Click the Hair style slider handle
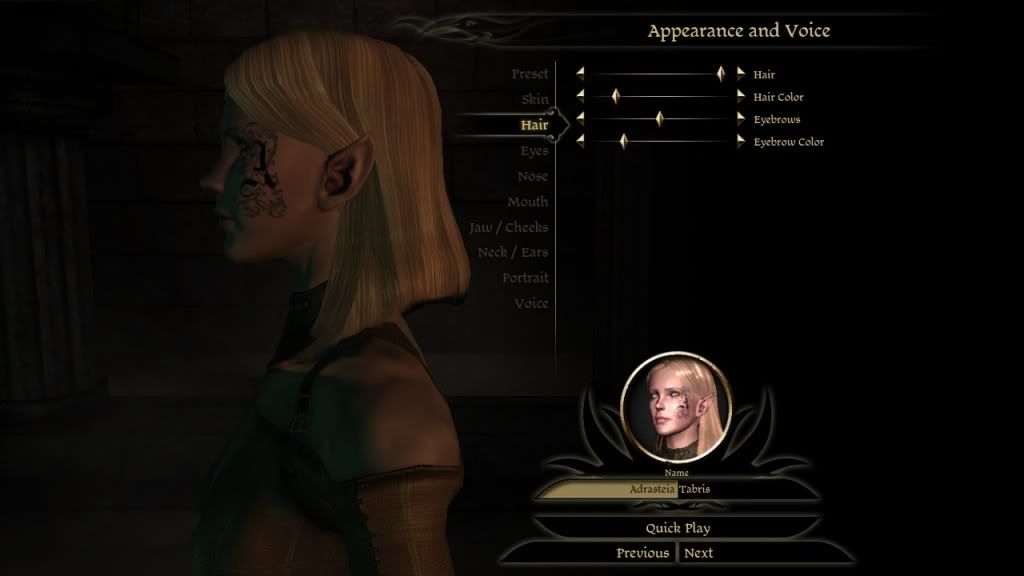Viewport: 1024px width, 576px height. click(x=720, y=74)
